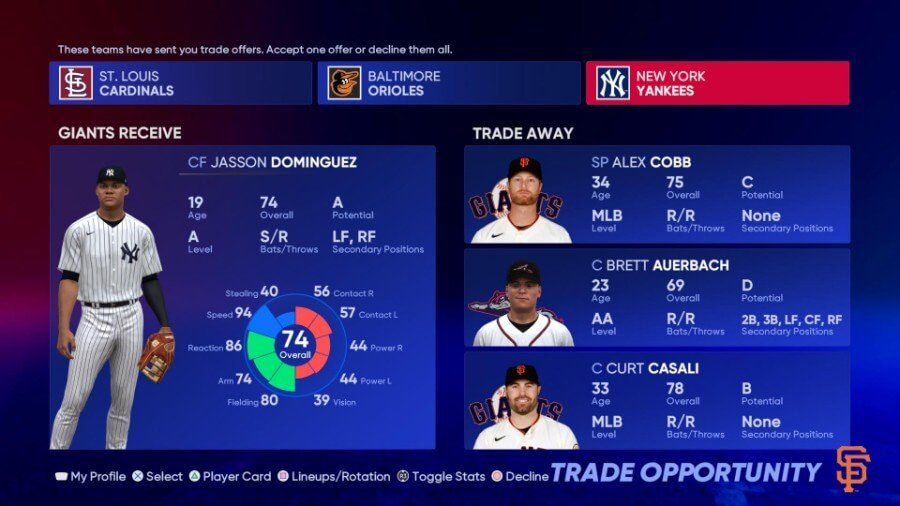Open My Profile
The height and width of the screenshot is (506, 900).
(90, 477)
